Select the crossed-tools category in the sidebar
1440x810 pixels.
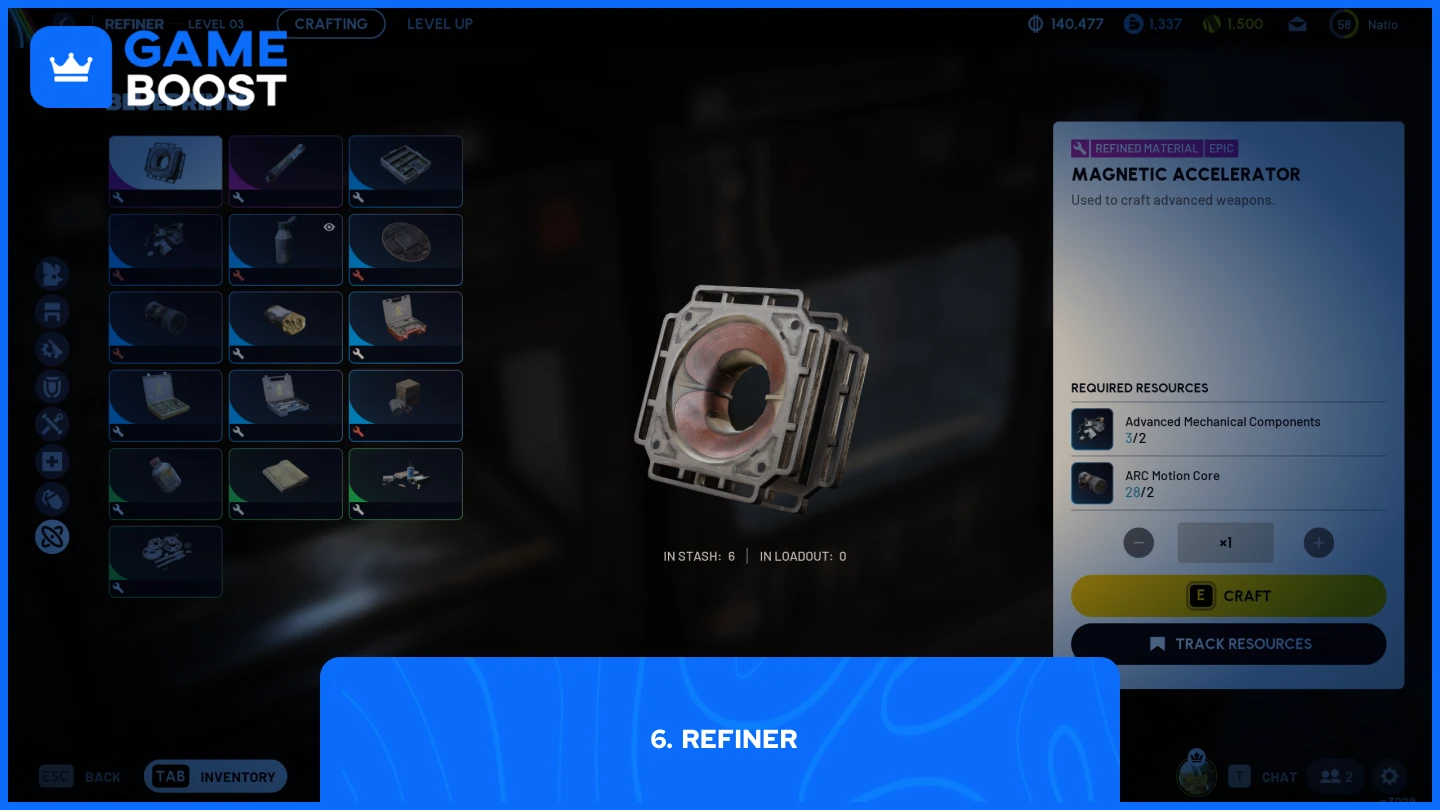pos(52,424)
